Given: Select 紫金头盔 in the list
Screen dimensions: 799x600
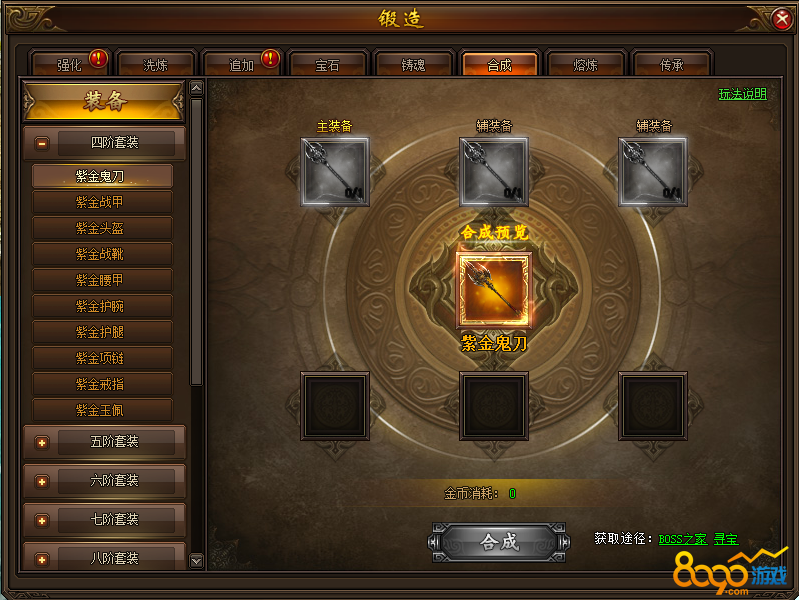Looking at the screenshot, I should (x=102, y=228).
